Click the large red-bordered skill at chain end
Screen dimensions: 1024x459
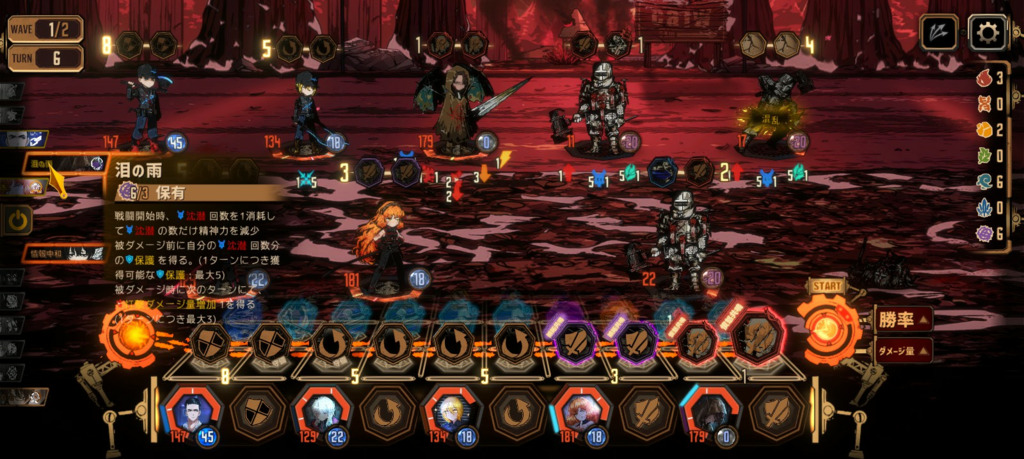point(757,342)
